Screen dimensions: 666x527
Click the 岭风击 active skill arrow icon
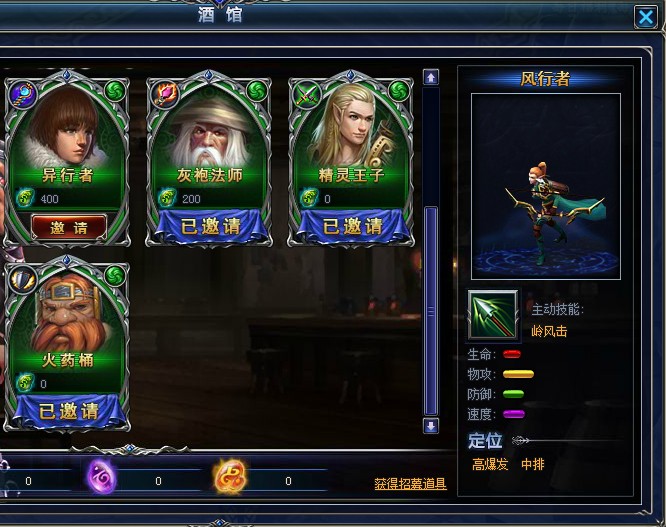click(x=493, y=316)
